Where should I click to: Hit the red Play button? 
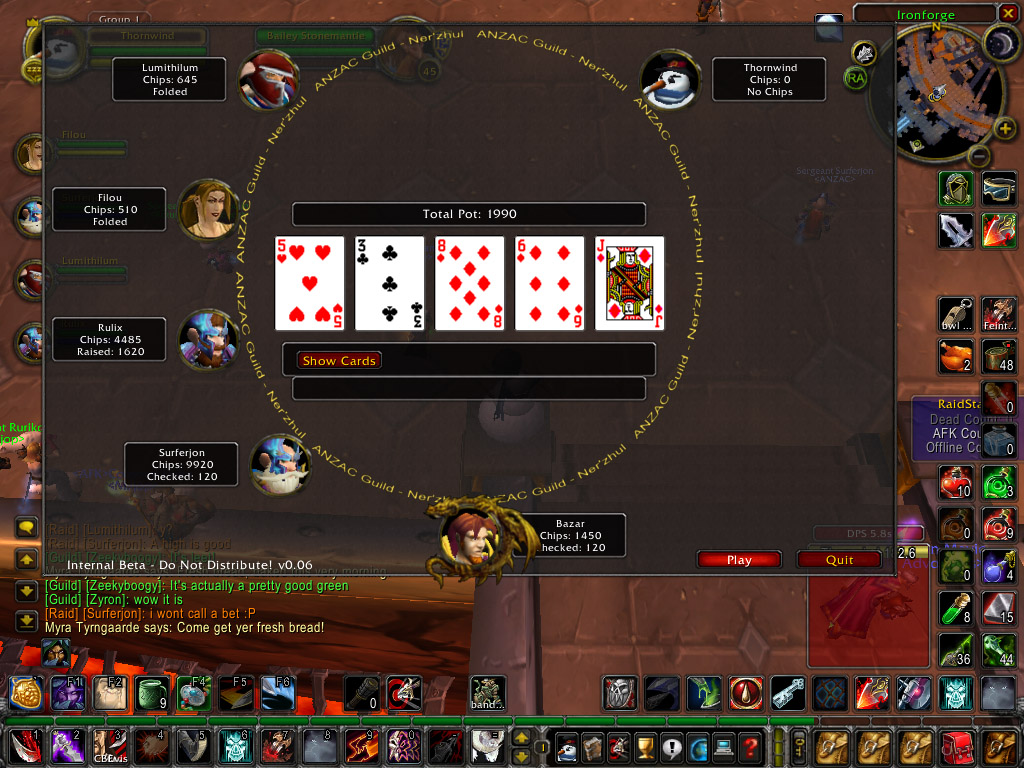tap(739, 560)
